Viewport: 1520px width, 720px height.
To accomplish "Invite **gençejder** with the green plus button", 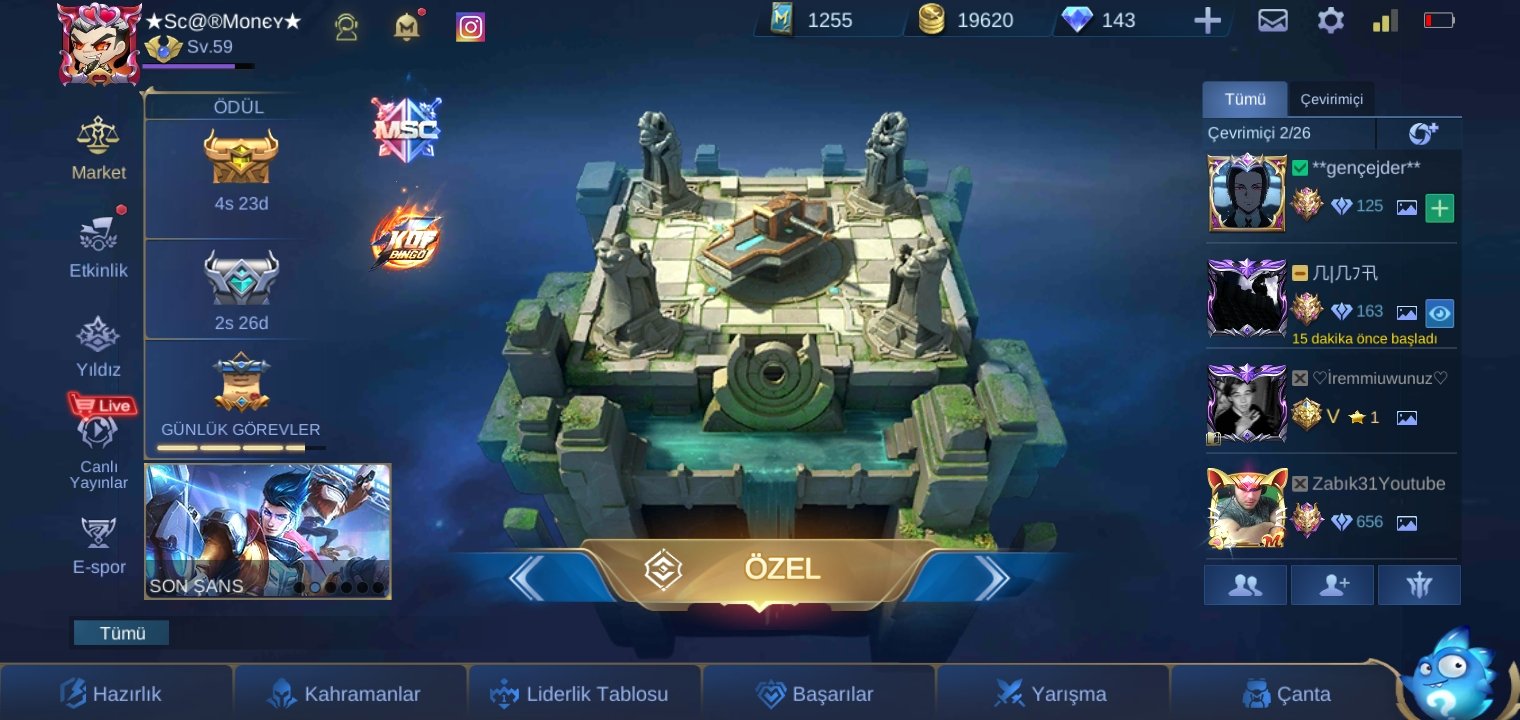I will (1439, 208).
